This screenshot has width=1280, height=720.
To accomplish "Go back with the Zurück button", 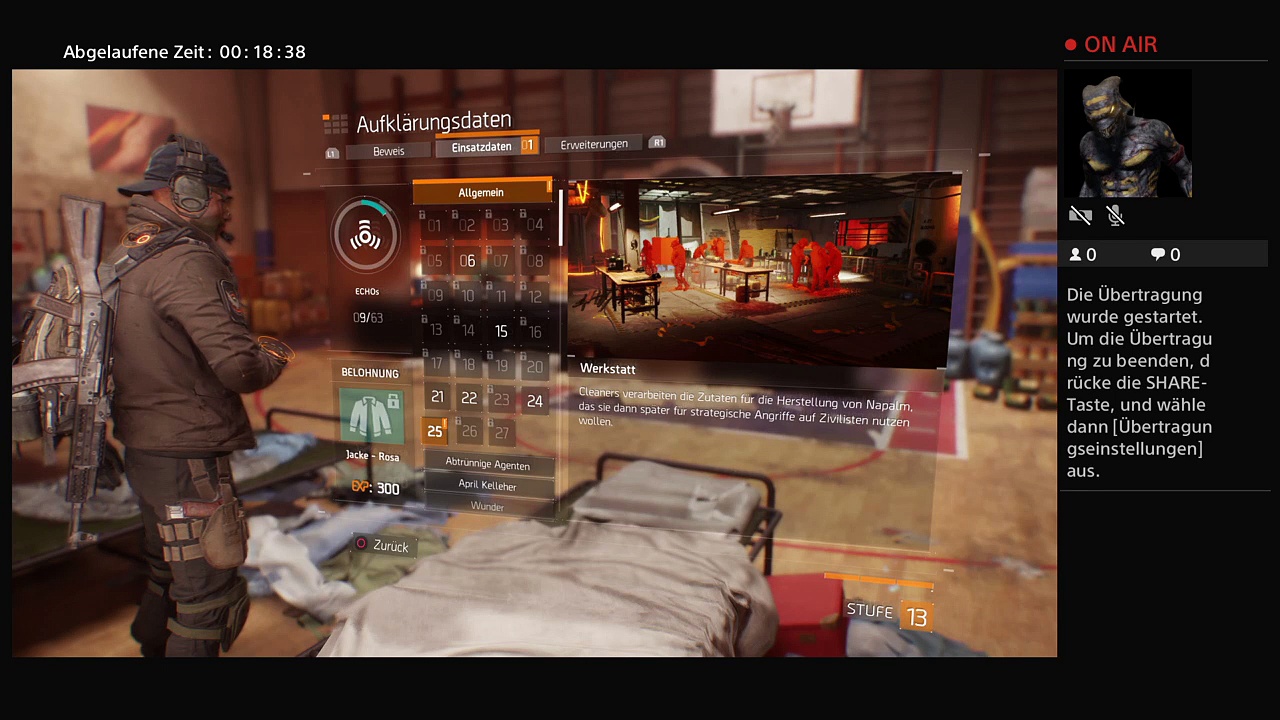I will [382, 546].
